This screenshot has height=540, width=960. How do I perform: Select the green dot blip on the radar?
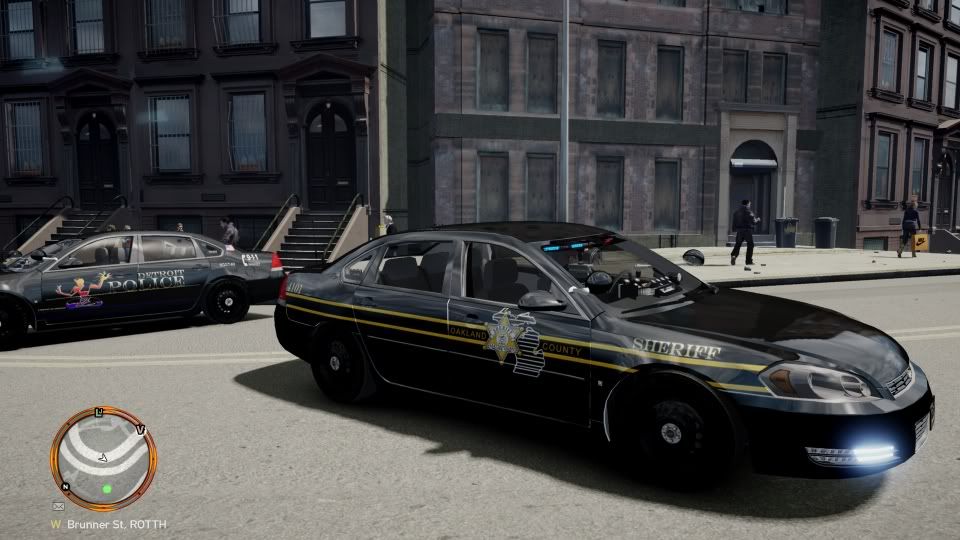106,489
